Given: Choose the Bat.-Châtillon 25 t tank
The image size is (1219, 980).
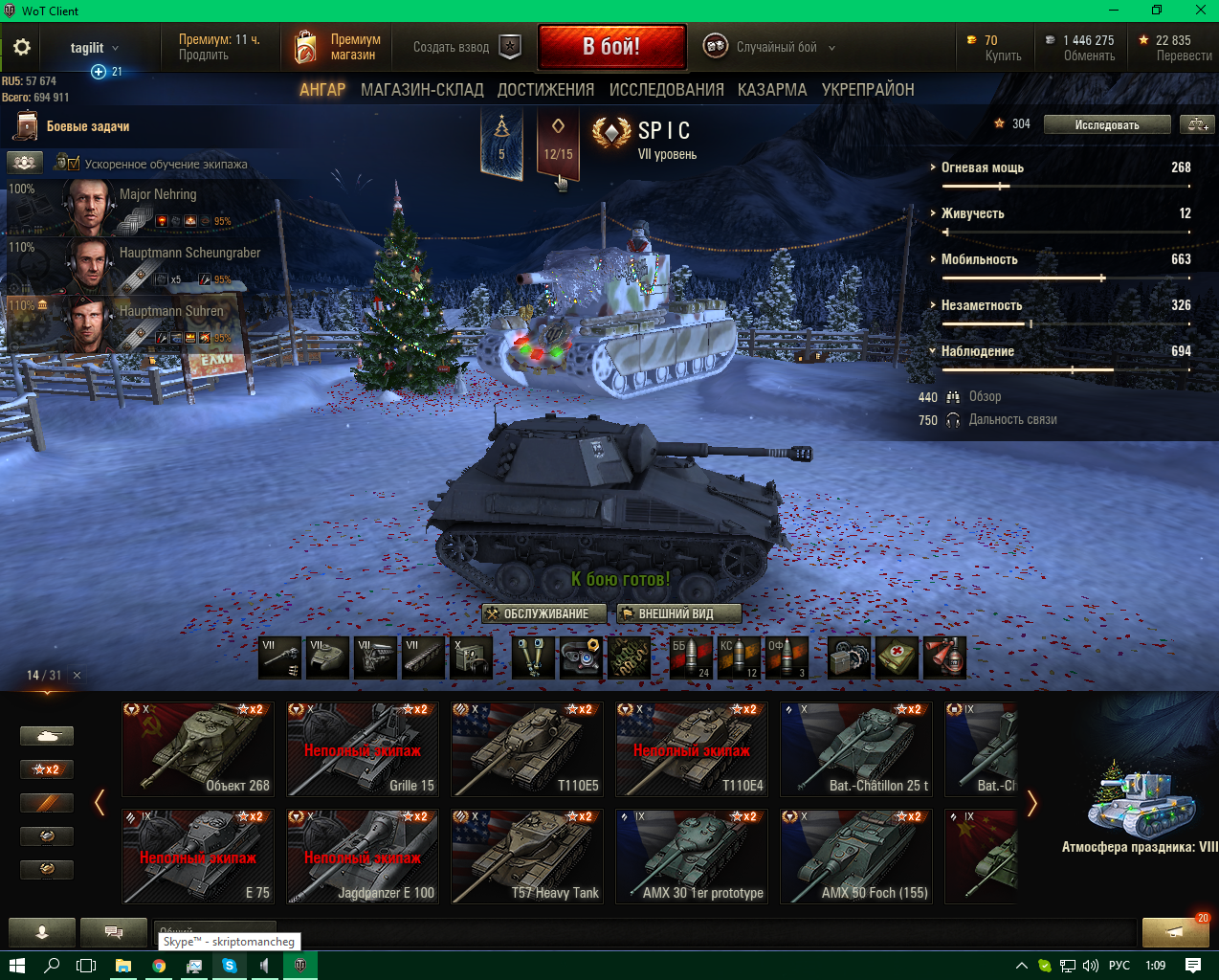Looking at the screenshot, I should pos(856,749).
